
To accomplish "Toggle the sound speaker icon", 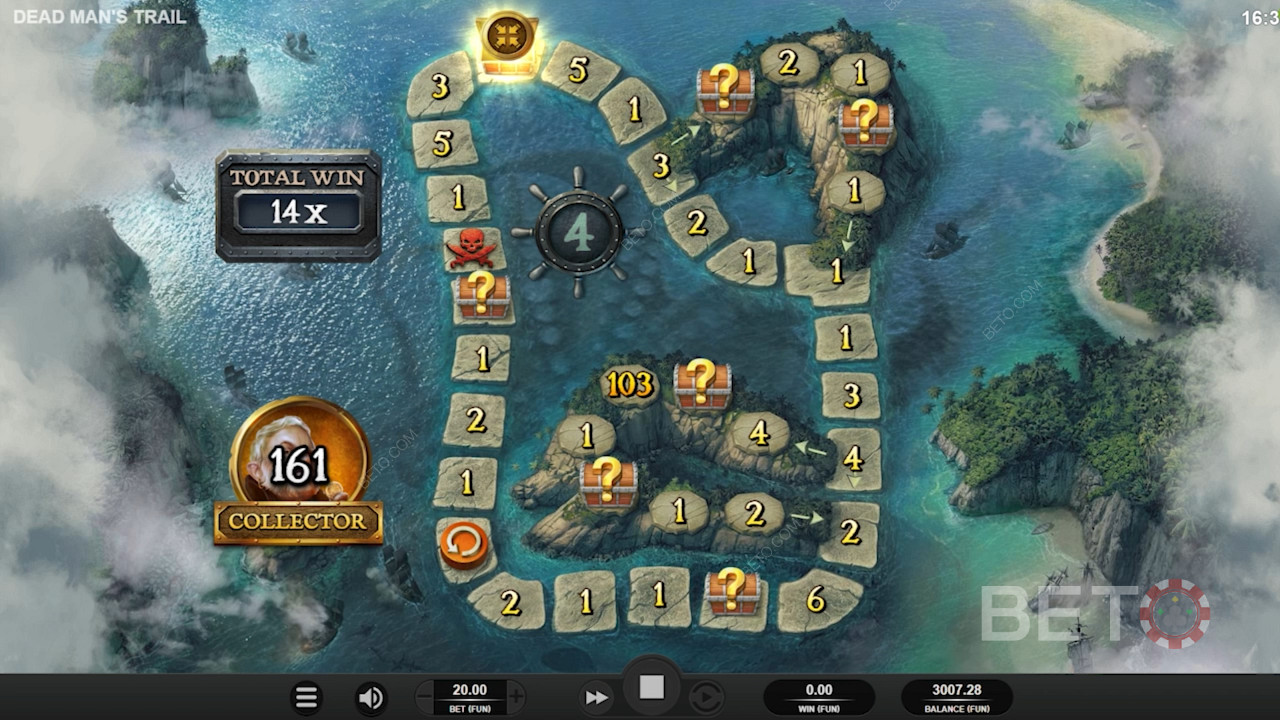I will tap(371, 697).
